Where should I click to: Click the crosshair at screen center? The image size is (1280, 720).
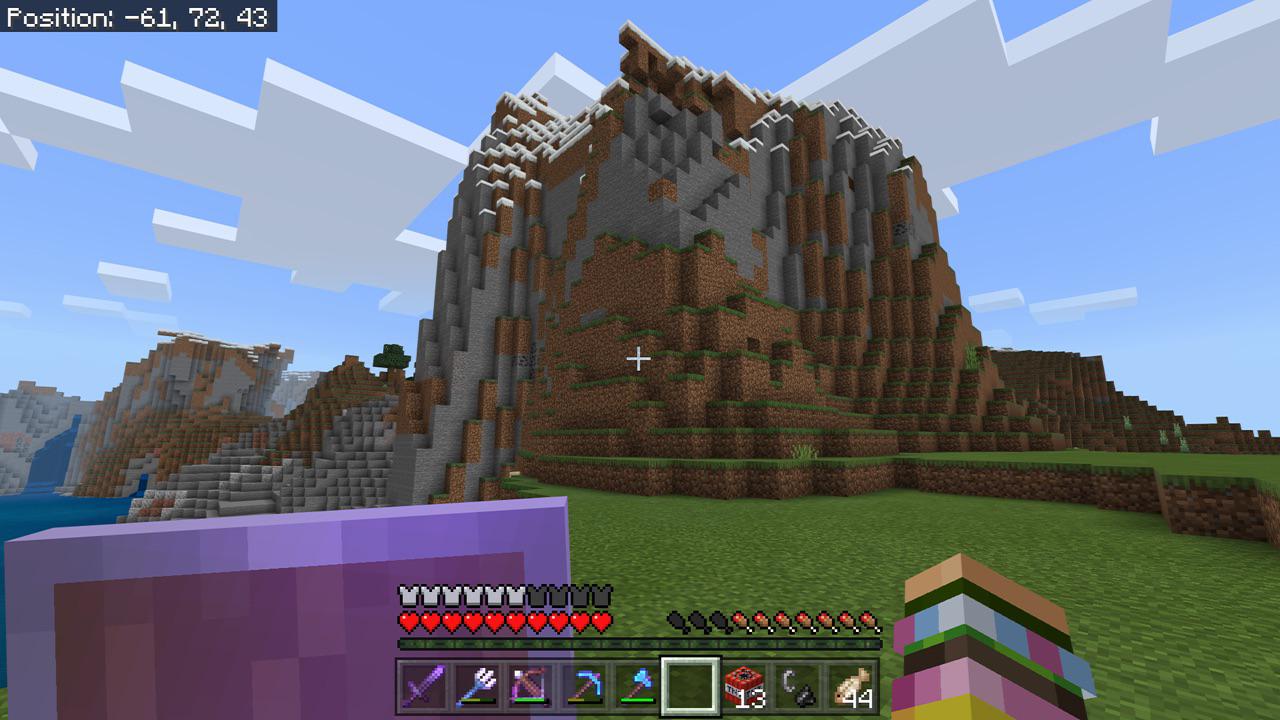(x=639, y=357)
